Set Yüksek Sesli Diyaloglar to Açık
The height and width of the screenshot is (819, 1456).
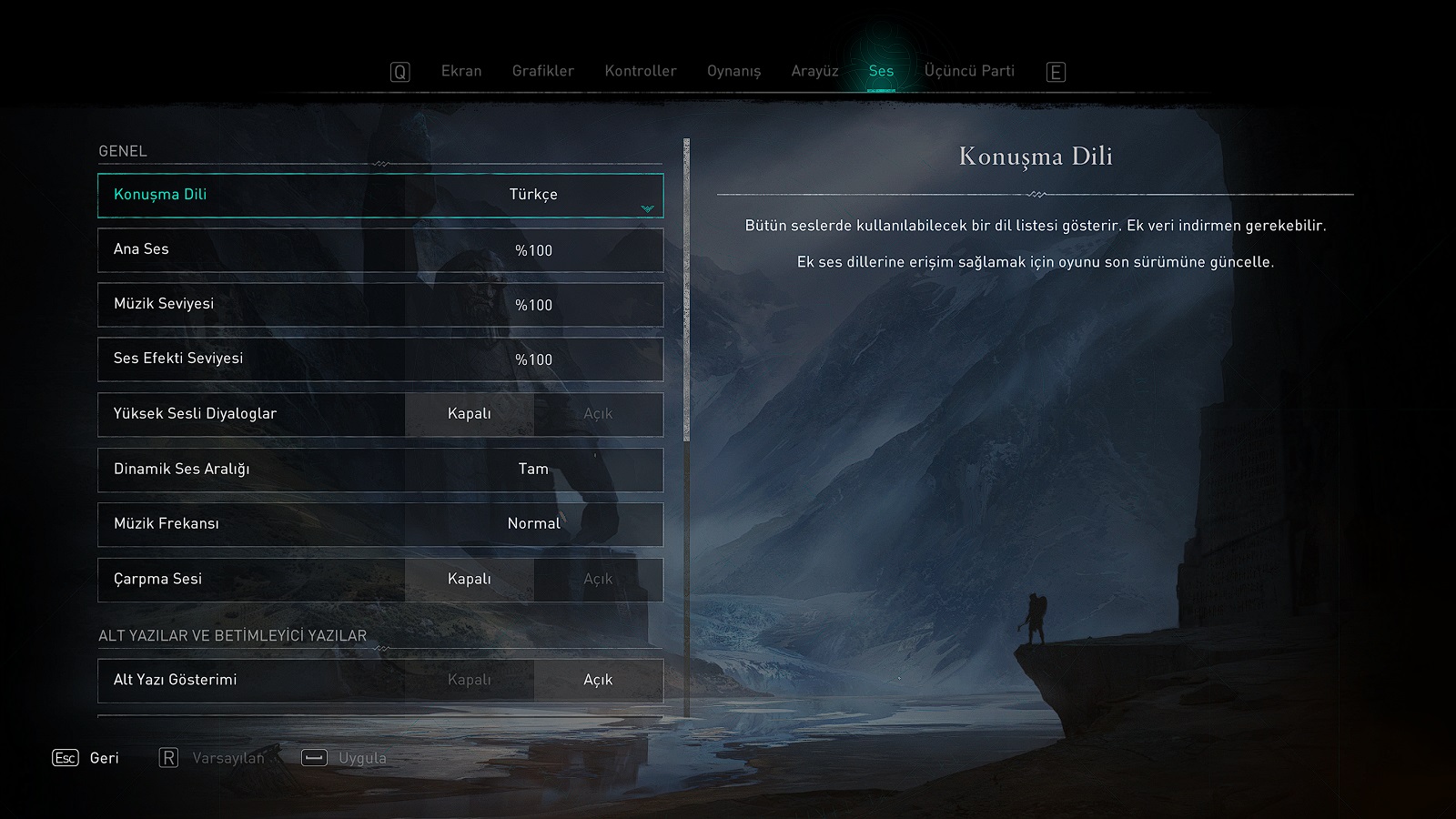pos(598,414)
